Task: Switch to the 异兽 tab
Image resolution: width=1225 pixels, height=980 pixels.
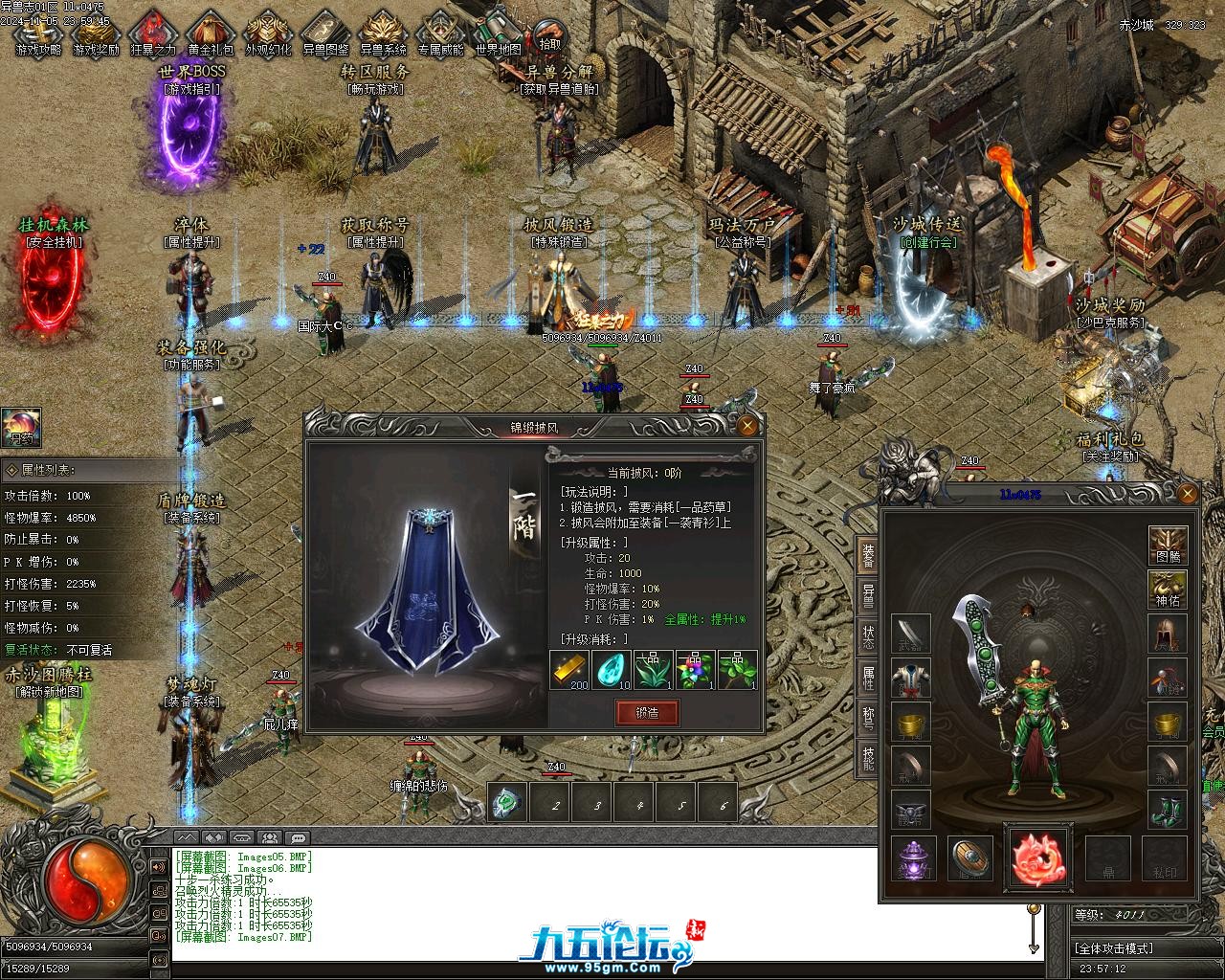Action: pyautogui.click(x=868, y=593)
